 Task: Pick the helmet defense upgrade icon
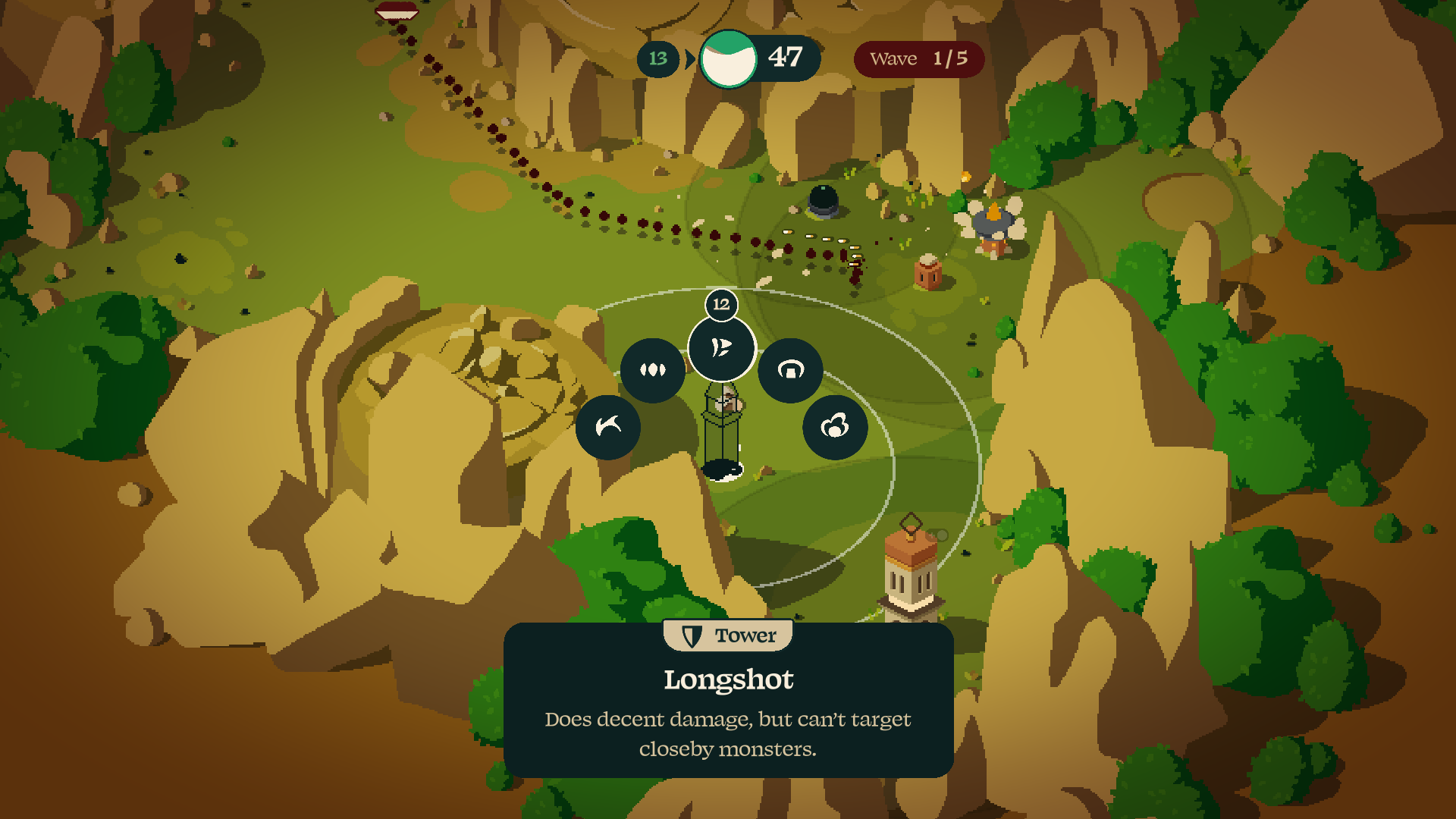789,369
